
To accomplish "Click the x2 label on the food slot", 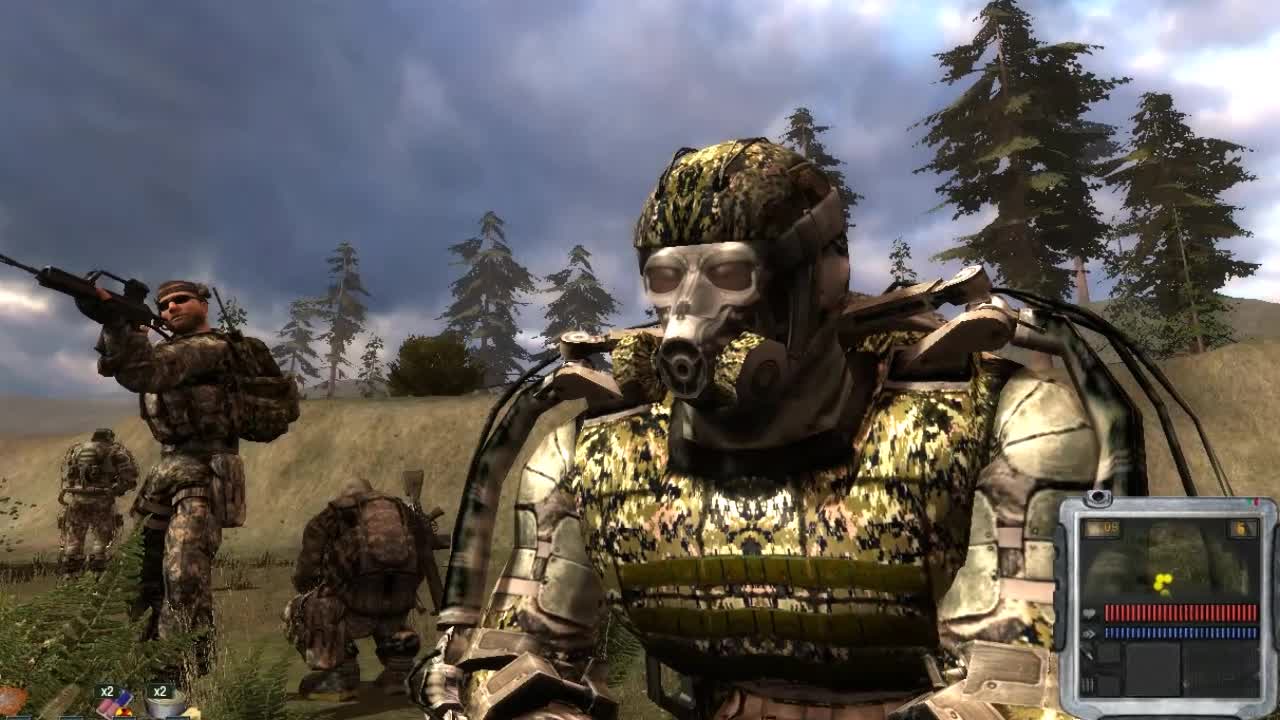I will click(x=162, y=692).
